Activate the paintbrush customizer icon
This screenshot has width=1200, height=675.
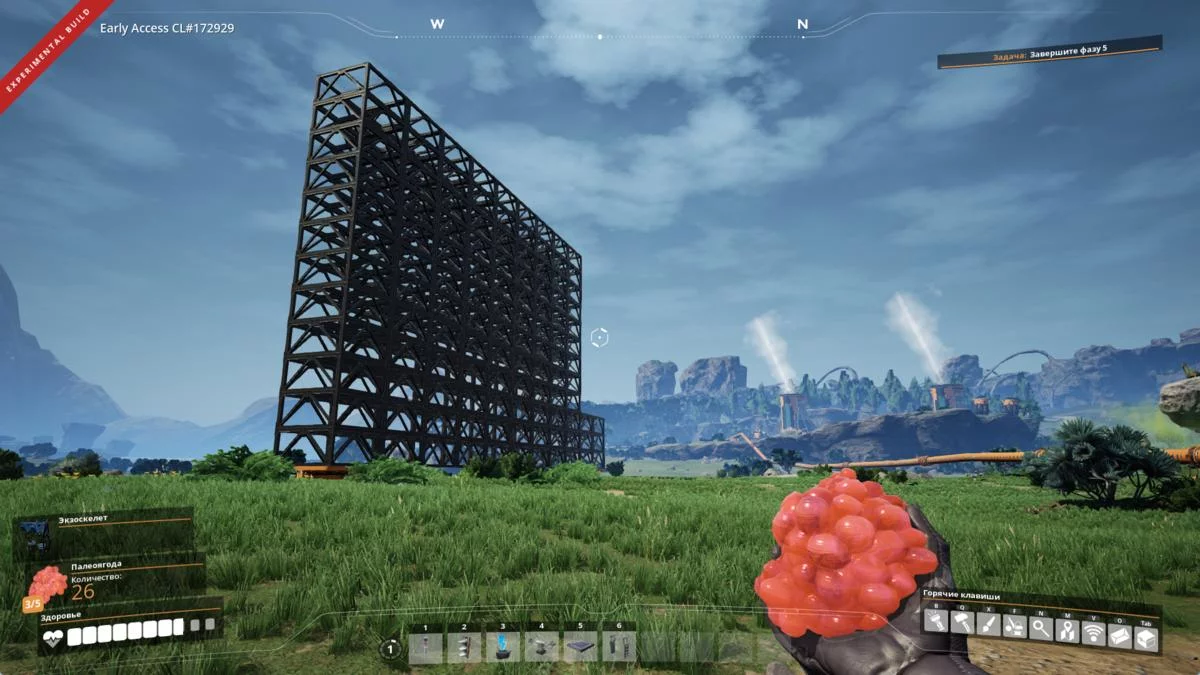pyautogui.click(x=988, y=626)
